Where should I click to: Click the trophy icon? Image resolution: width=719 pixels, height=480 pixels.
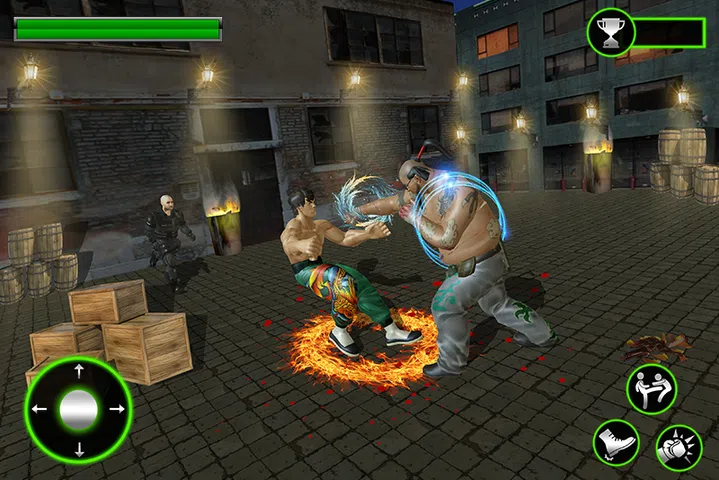pyautogui.click(x=608, y=34)
